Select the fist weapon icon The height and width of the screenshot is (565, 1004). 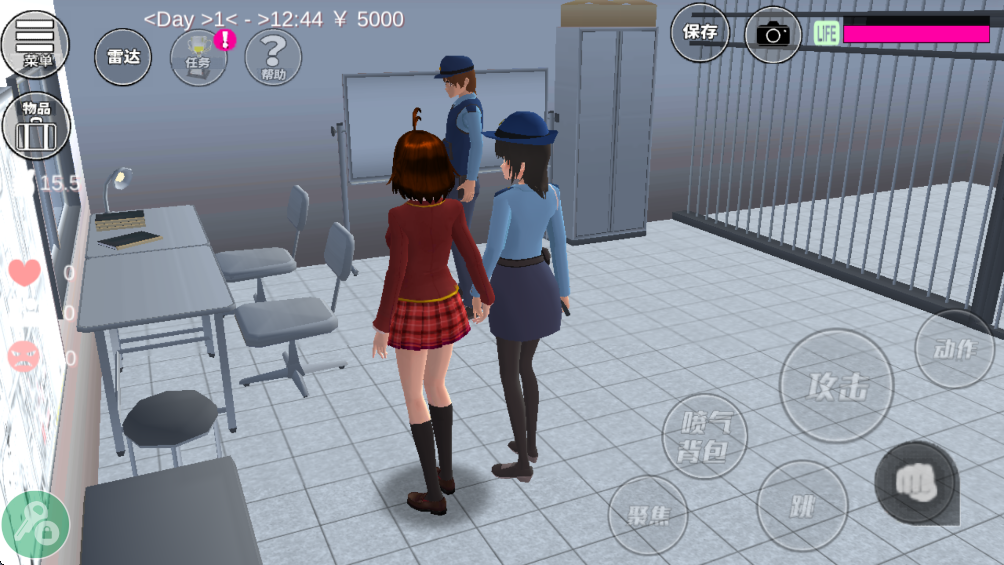click(916, 484)
